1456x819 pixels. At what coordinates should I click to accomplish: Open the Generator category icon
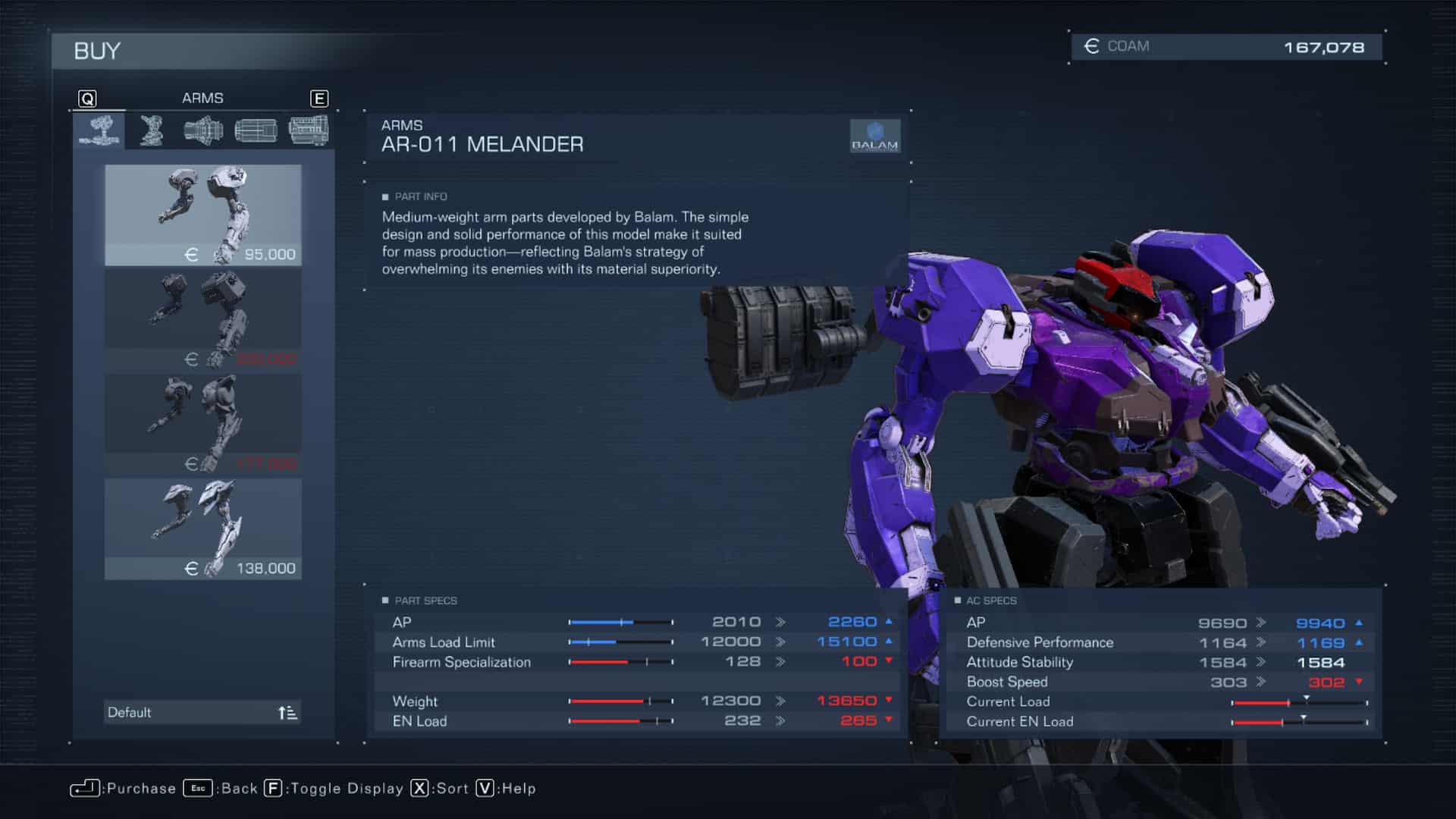click(x=309, y=130)
